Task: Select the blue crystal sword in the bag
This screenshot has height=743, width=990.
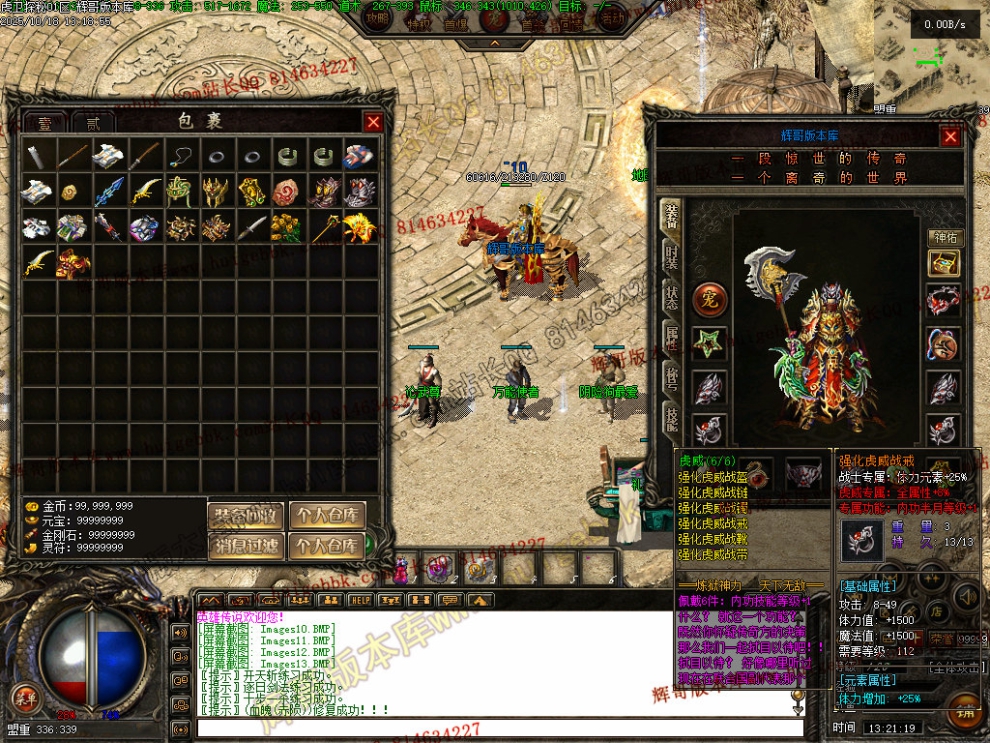Action: coord(108,191)
